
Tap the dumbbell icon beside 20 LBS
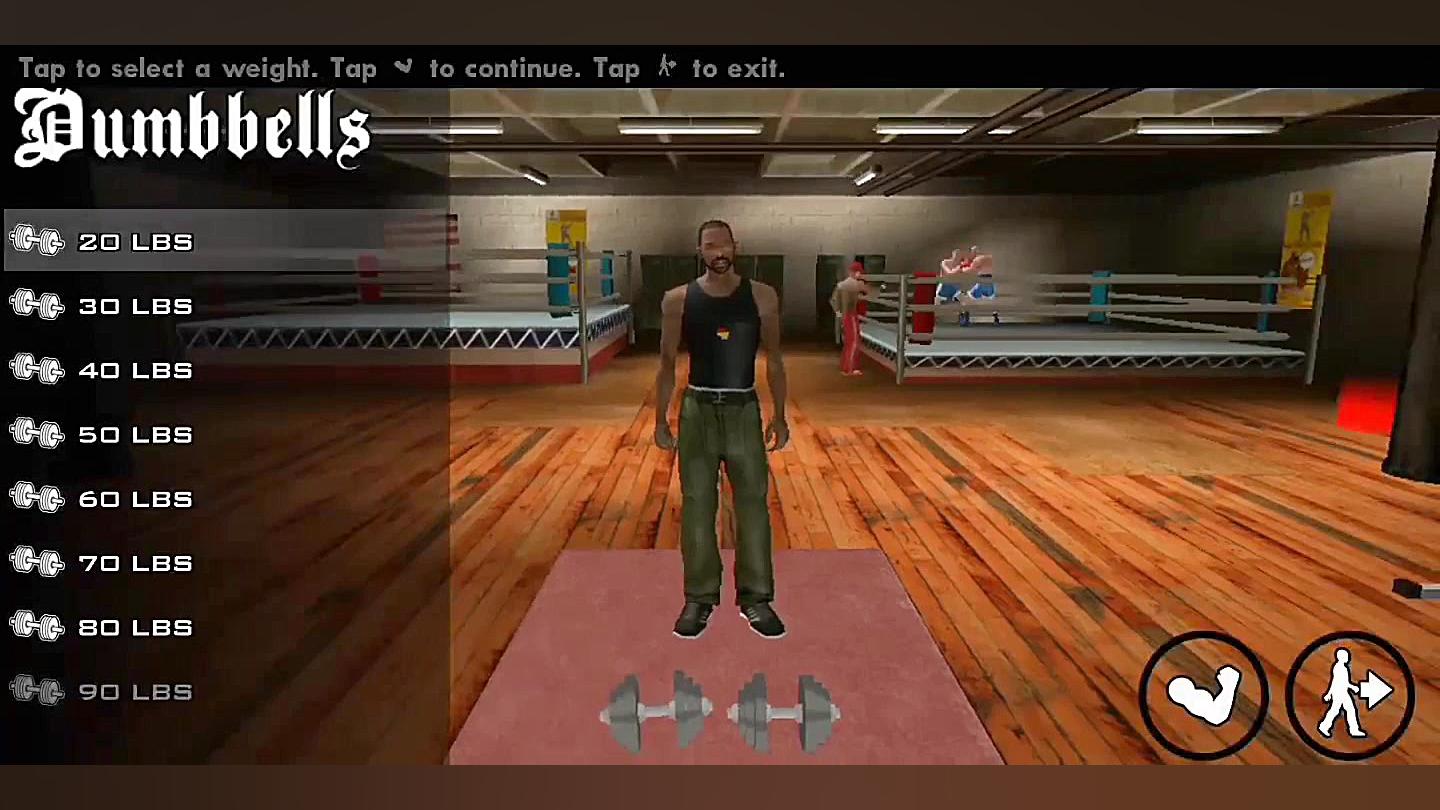37,241
